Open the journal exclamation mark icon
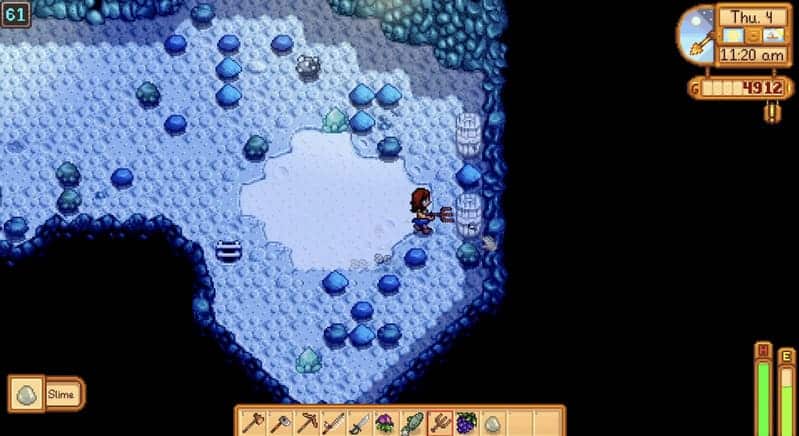799x436 pixels. click(770, 113)
